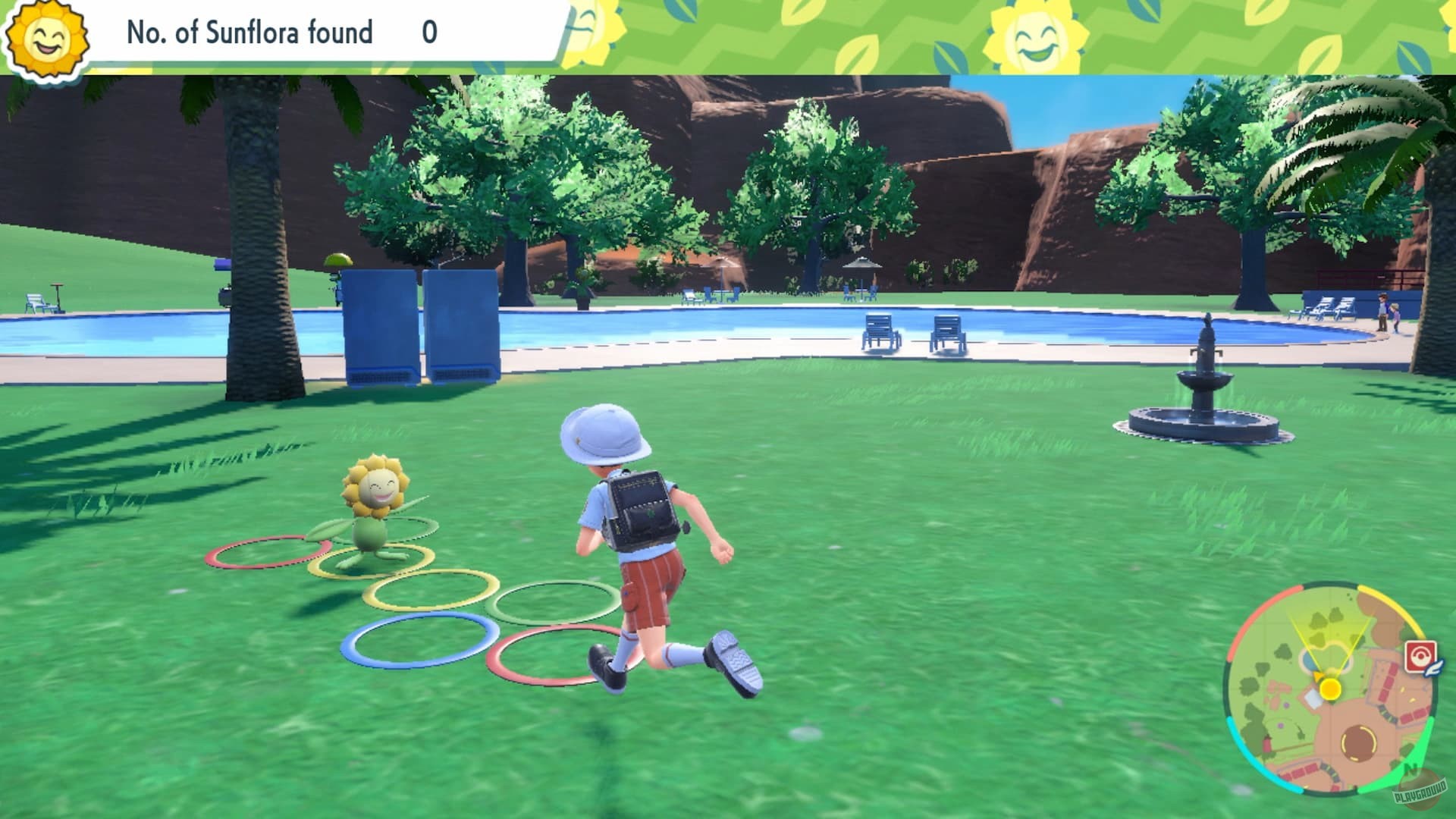Viewport: 1456px width, 819px height.
Task: Click the N compass indicator on the minimap
Action: (1410, 767)
